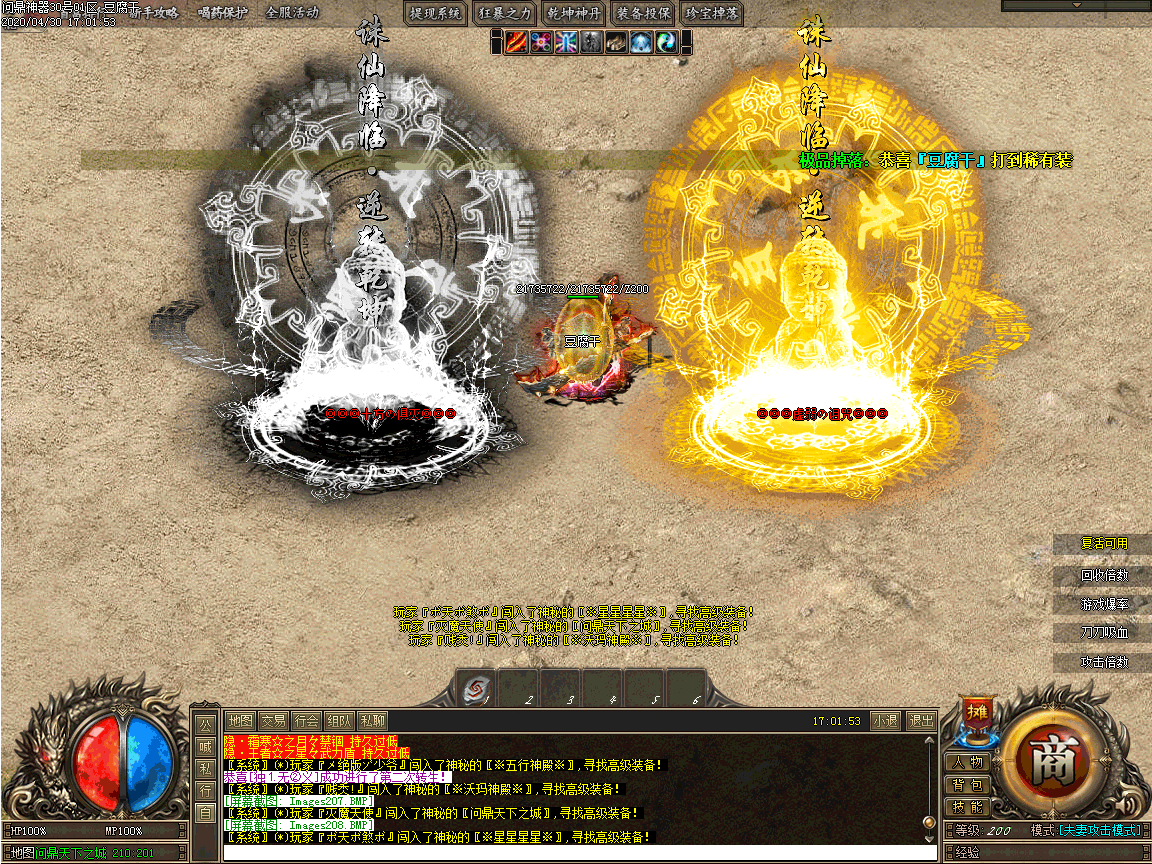
Task: Select the 游戏爆率 drop rate entry
Action: (x=1103, y=604)
